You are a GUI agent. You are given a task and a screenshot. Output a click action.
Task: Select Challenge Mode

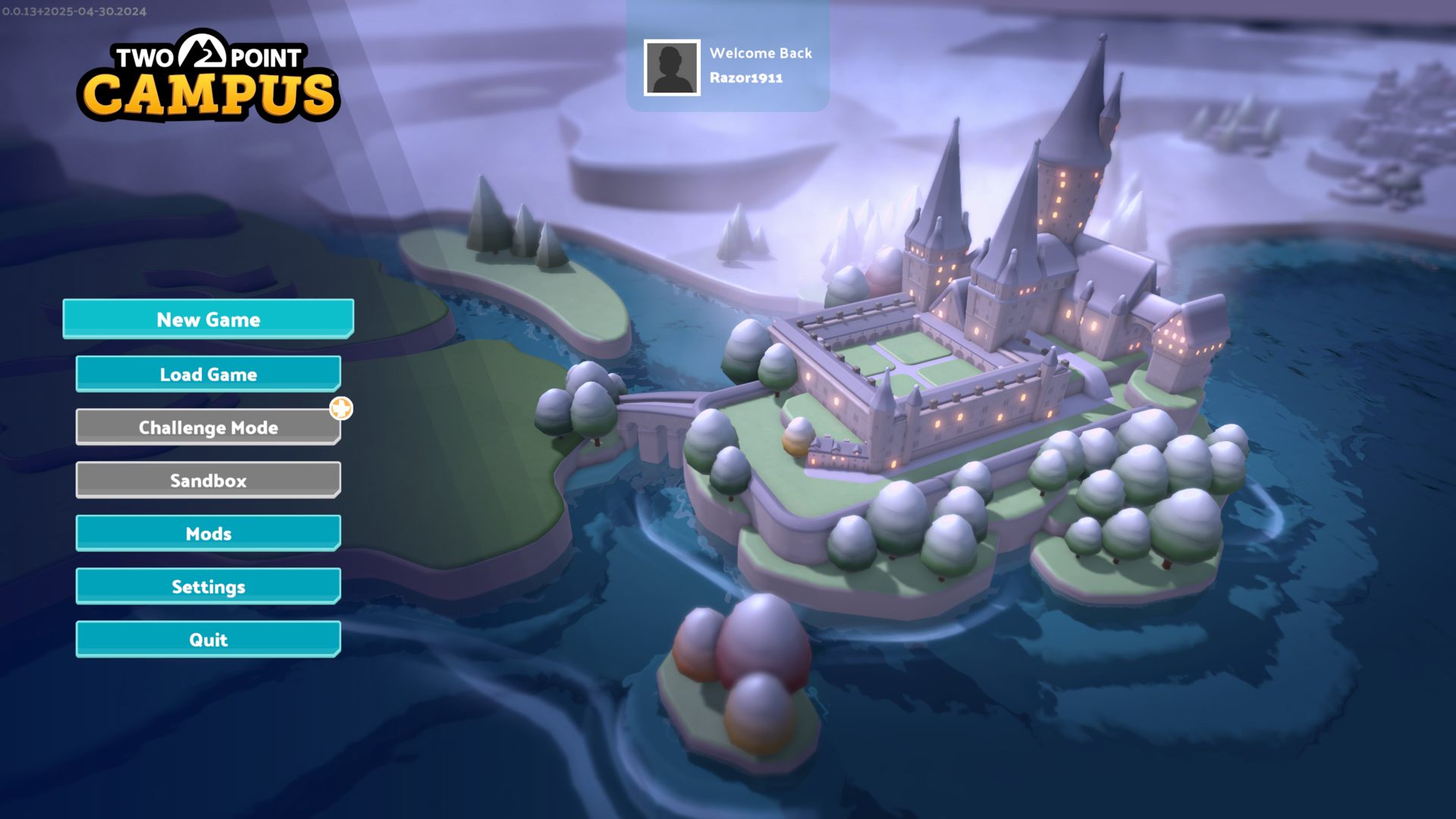coord(208,428)
